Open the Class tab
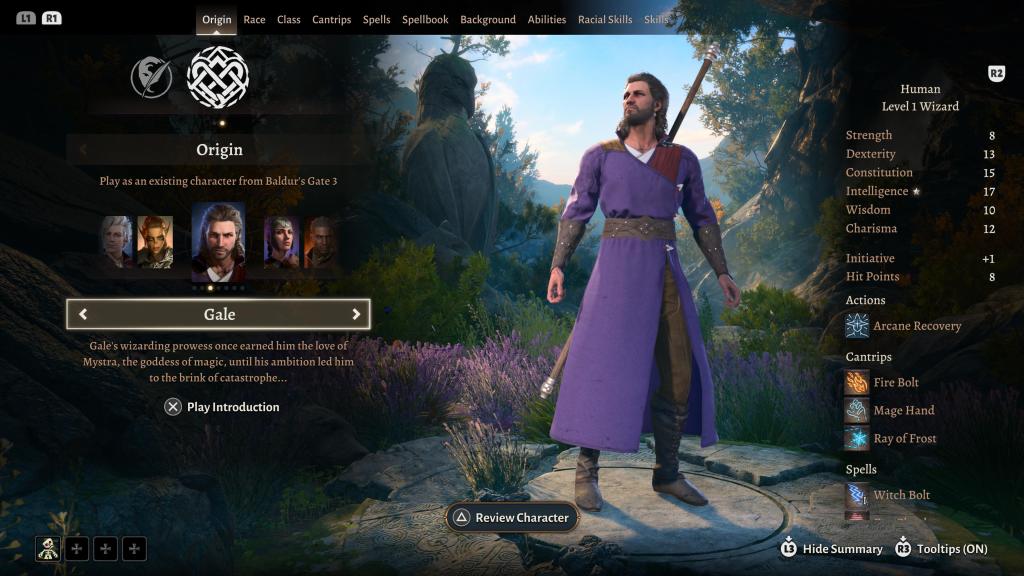This screenshot has height=576, width=1024. click(289, 20)
